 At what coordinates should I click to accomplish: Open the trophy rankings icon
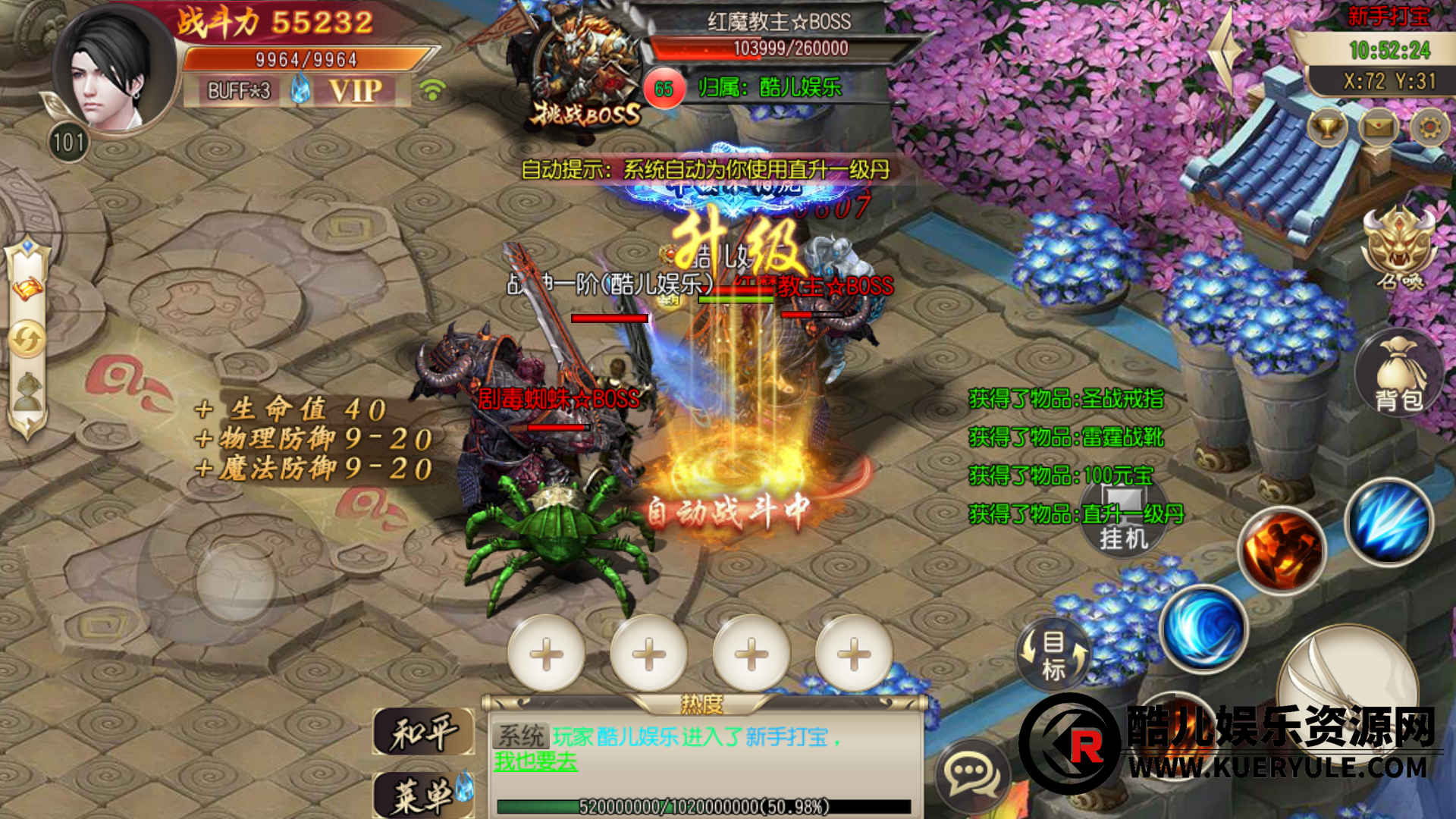coord(1327,127)
